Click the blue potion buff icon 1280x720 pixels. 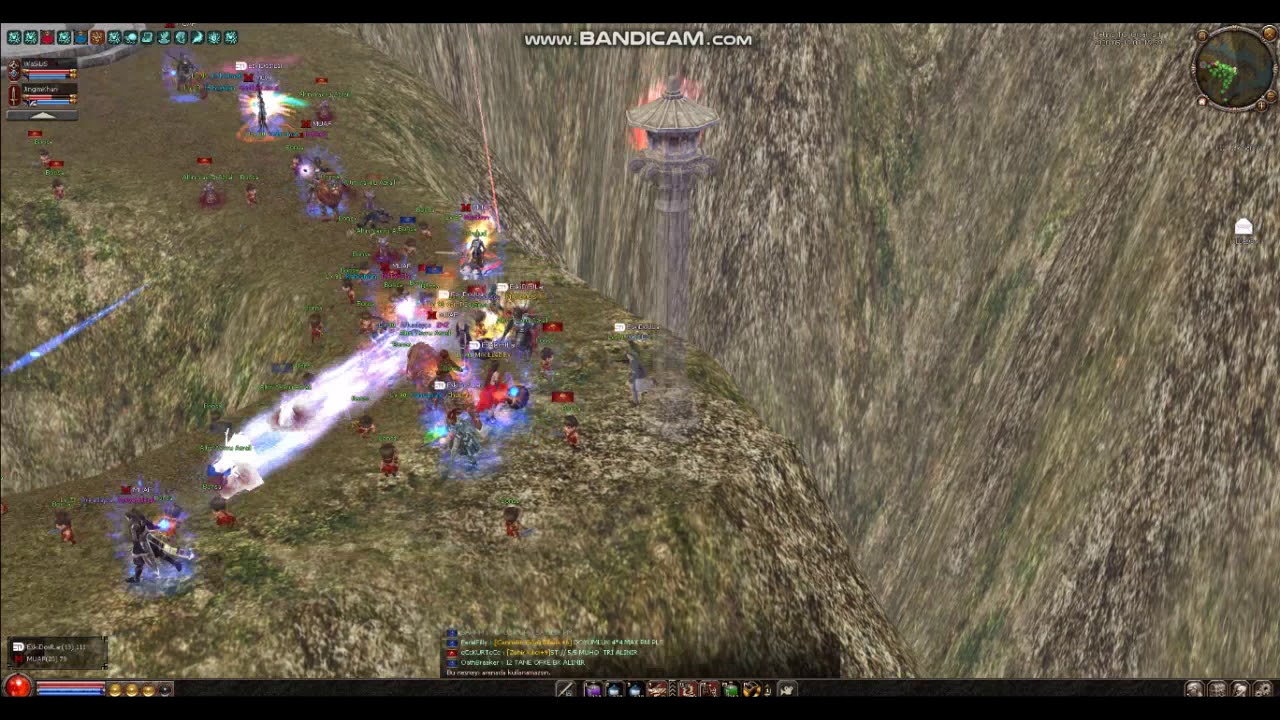coord(80,38)
